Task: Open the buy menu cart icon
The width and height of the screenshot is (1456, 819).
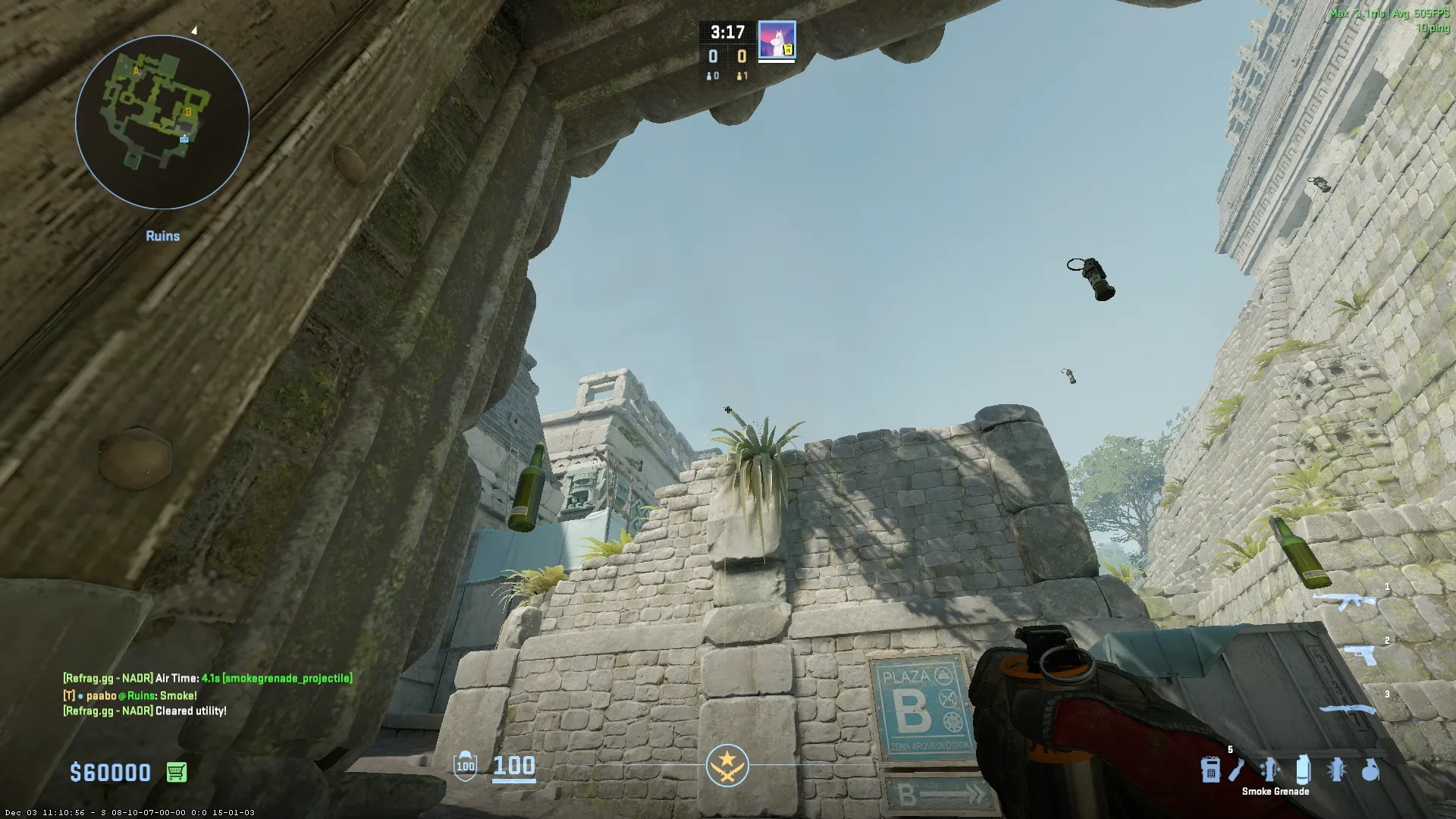Action: [x=176, y=772]
